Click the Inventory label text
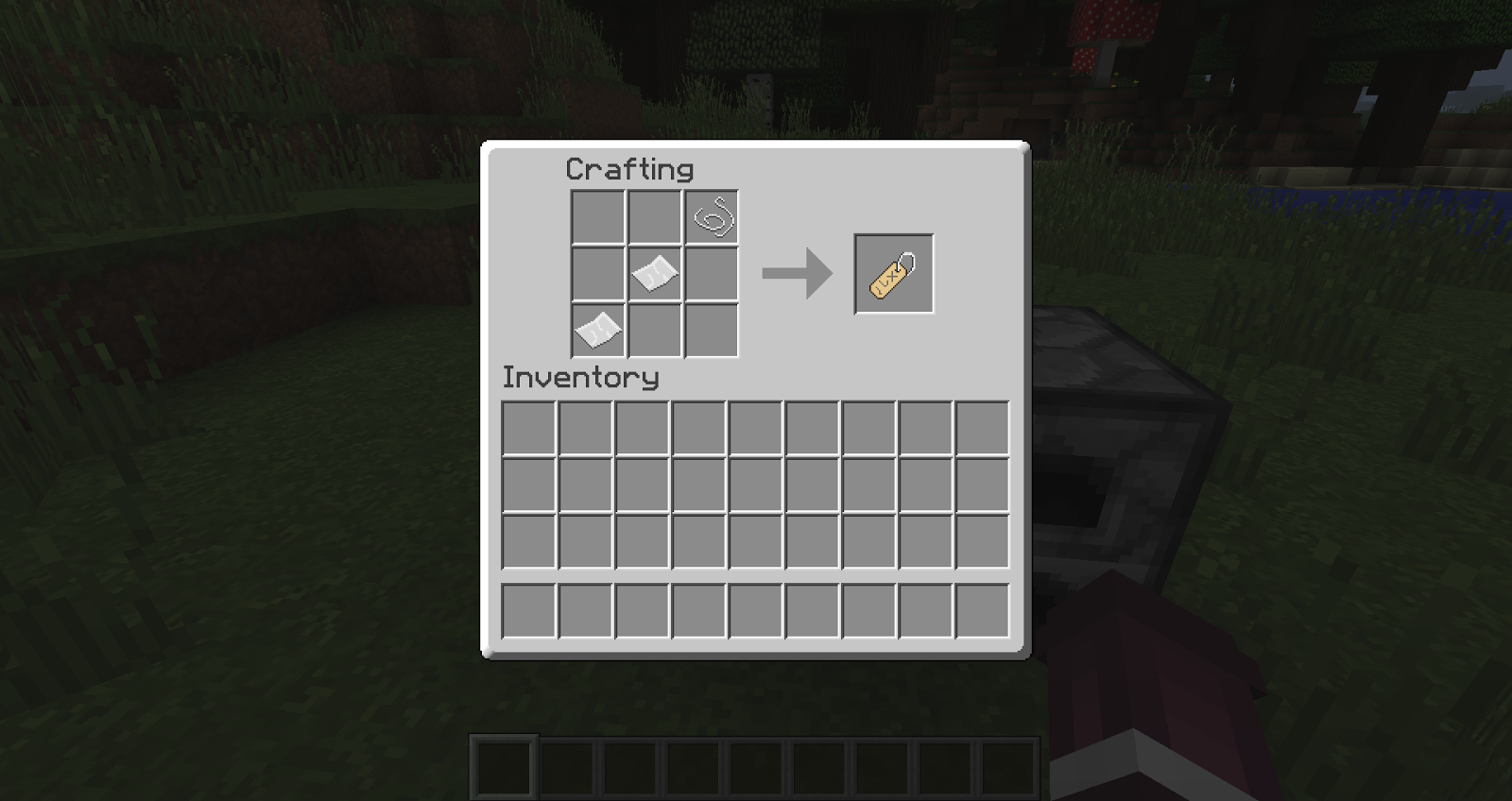 (x=580, y=377)
